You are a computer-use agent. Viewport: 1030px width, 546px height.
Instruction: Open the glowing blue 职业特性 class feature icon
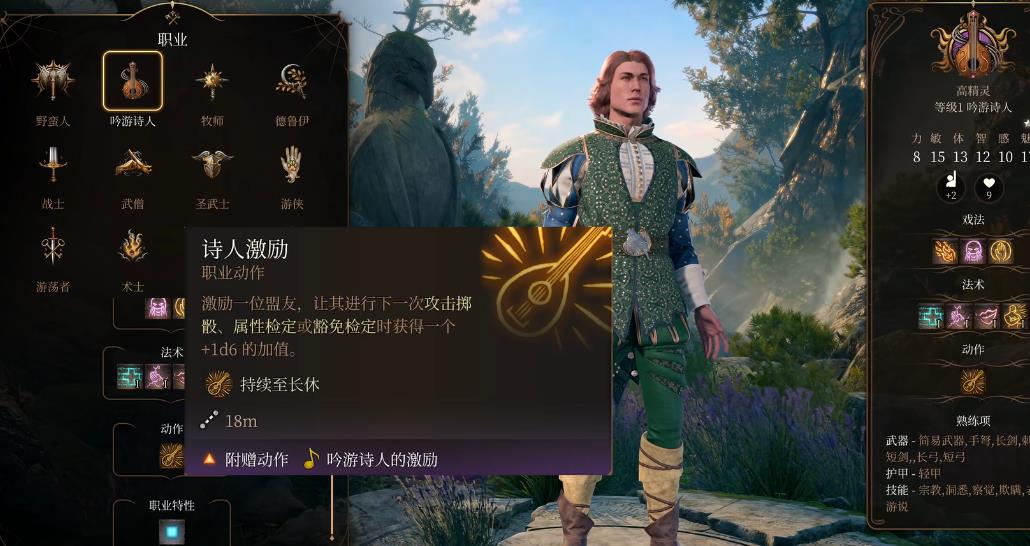[173, 532]
